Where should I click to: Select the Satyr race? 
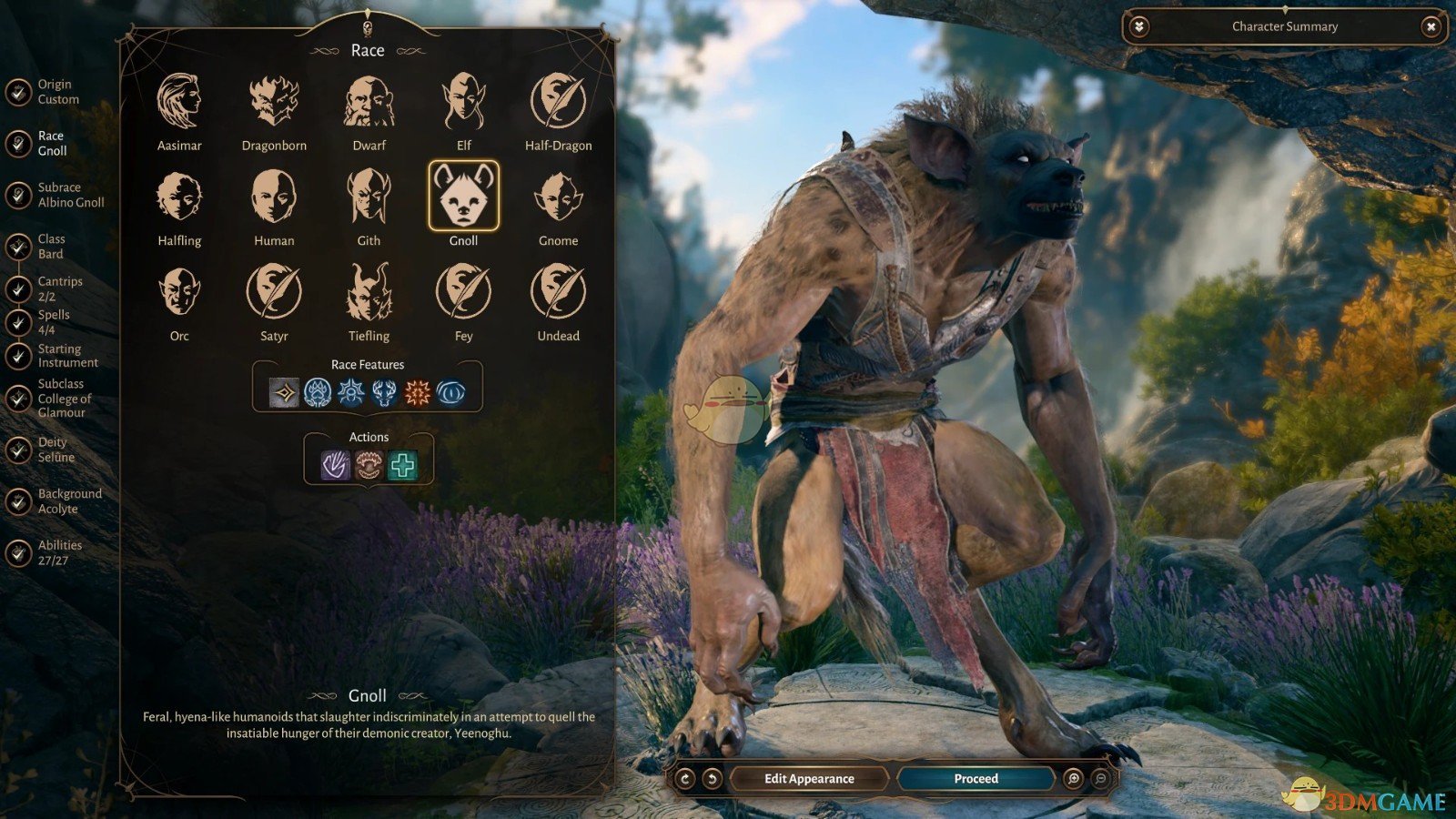(274, 294)
